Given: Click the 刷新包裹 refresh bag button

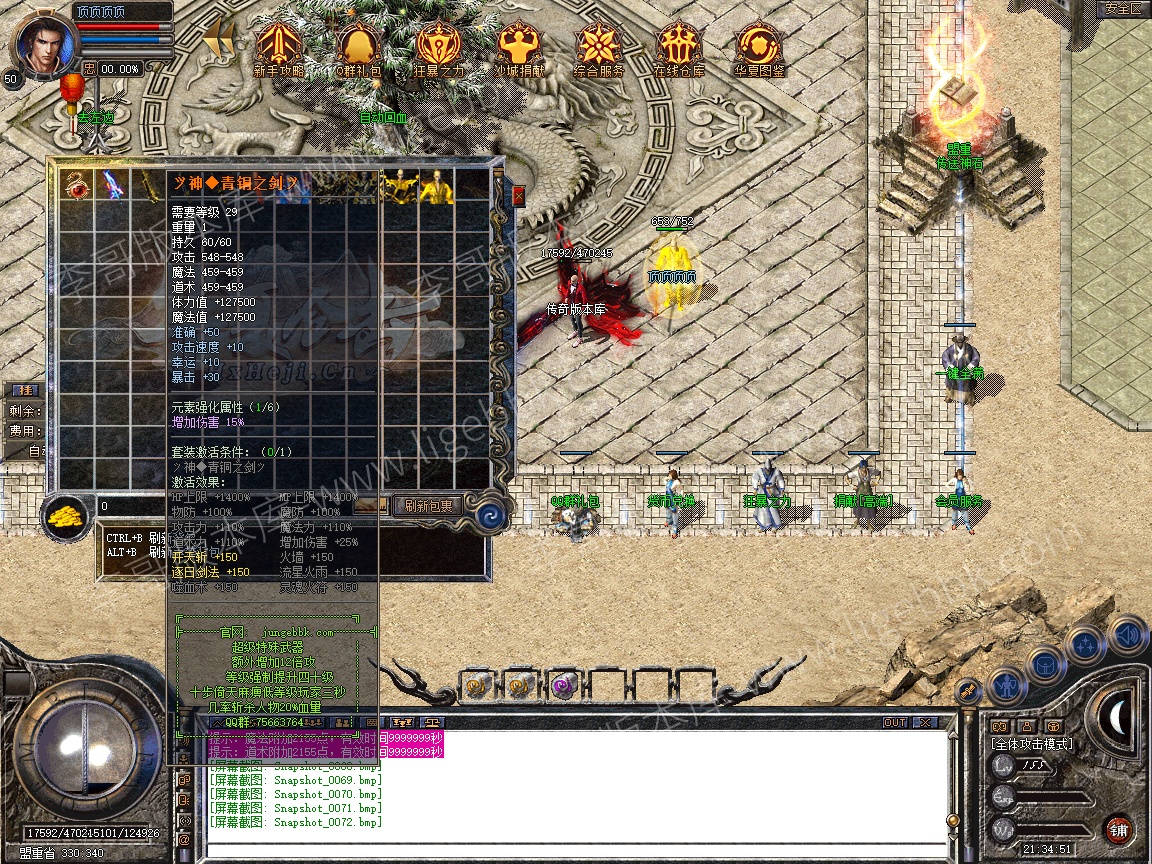Looking at the screenshot, I should (x=428, y=505).
